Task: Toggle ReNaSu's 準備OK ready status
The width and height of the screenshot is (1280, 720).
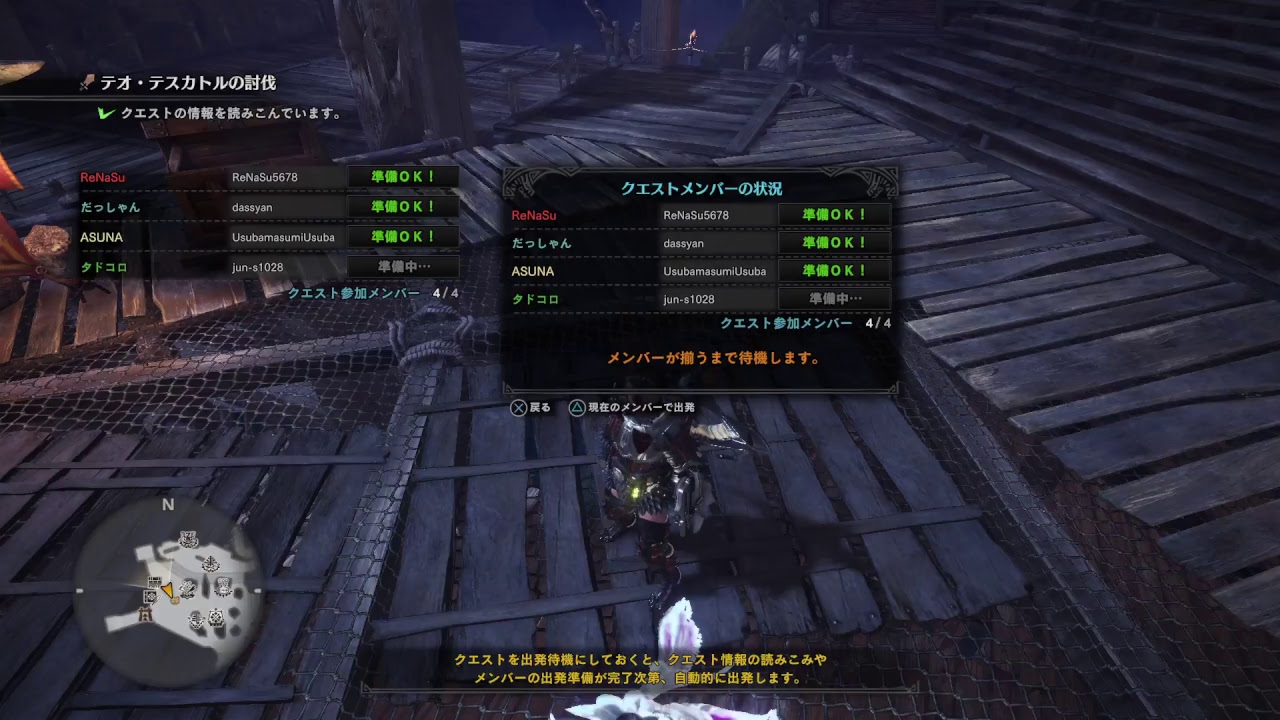Action: tap(833, 214)
